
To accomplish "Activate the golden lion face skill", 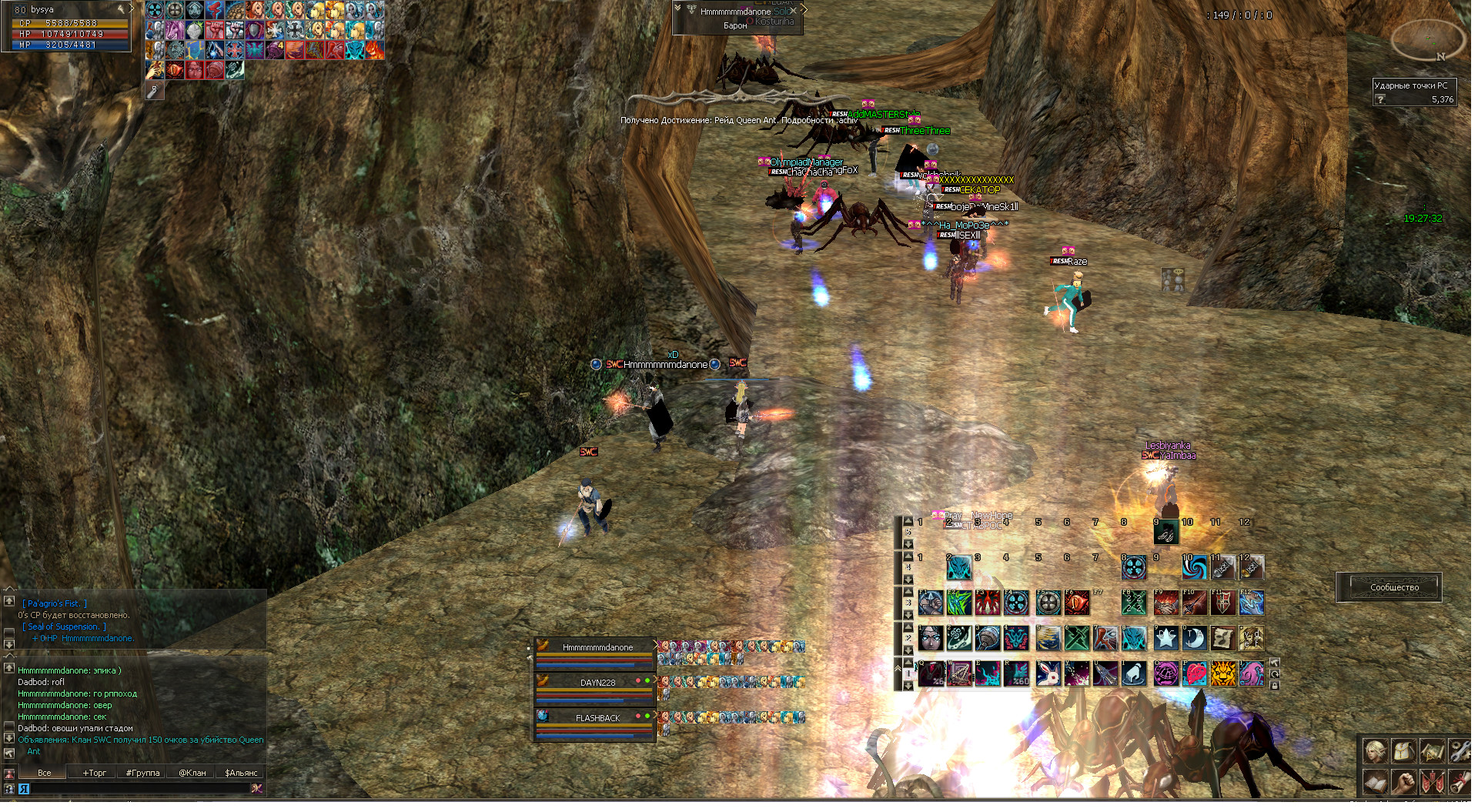I will click(x=1222, y=673).
